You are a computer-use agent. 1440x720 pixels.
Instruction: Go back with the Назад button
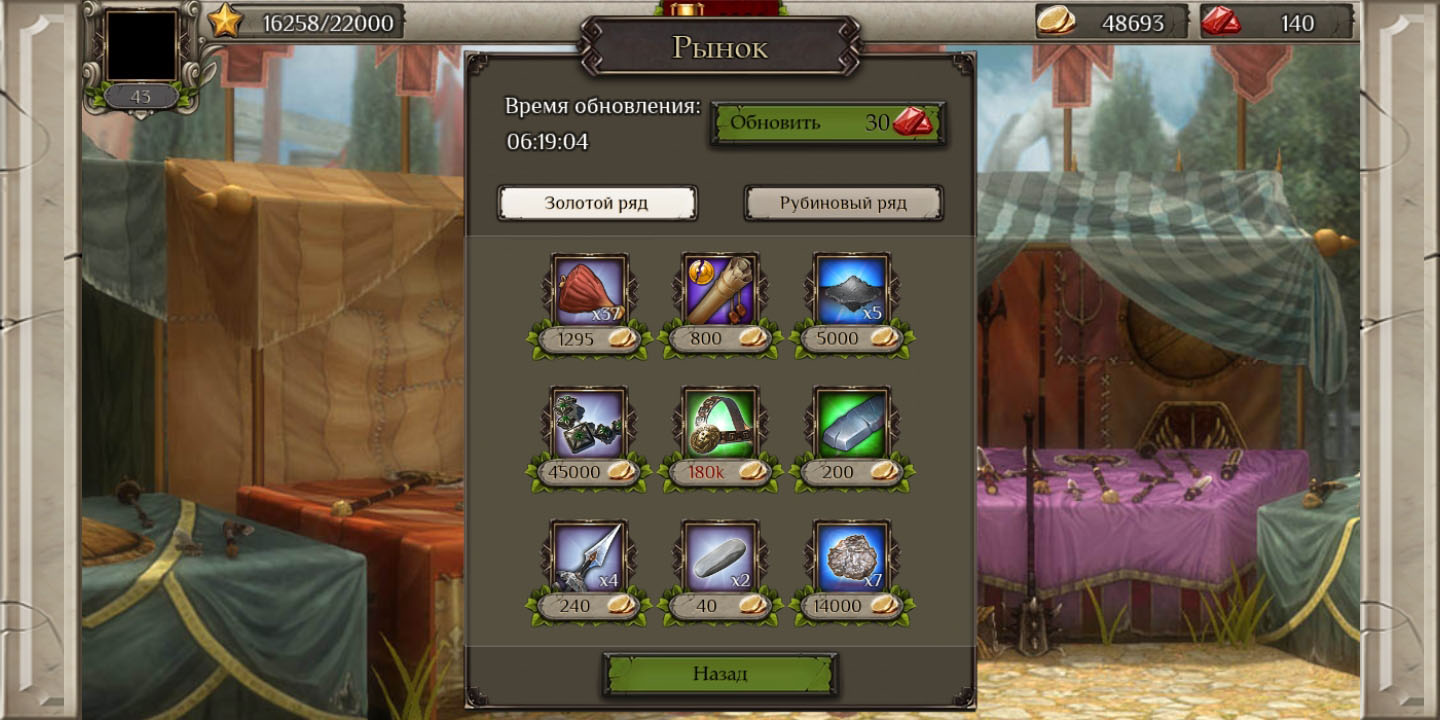click(720, 674)
